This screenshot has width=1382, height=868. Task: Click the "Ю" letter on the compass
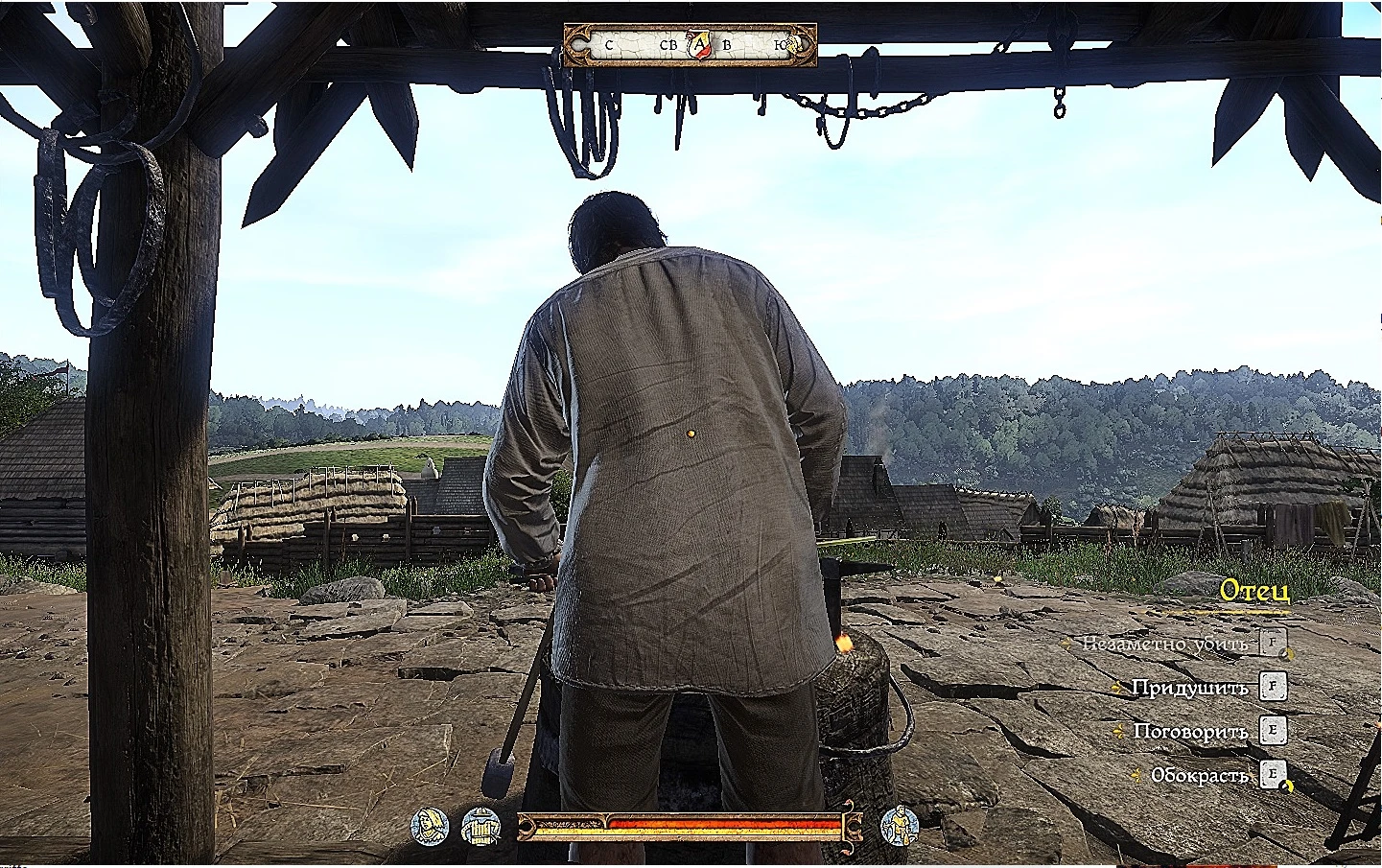tap(782, 45)
